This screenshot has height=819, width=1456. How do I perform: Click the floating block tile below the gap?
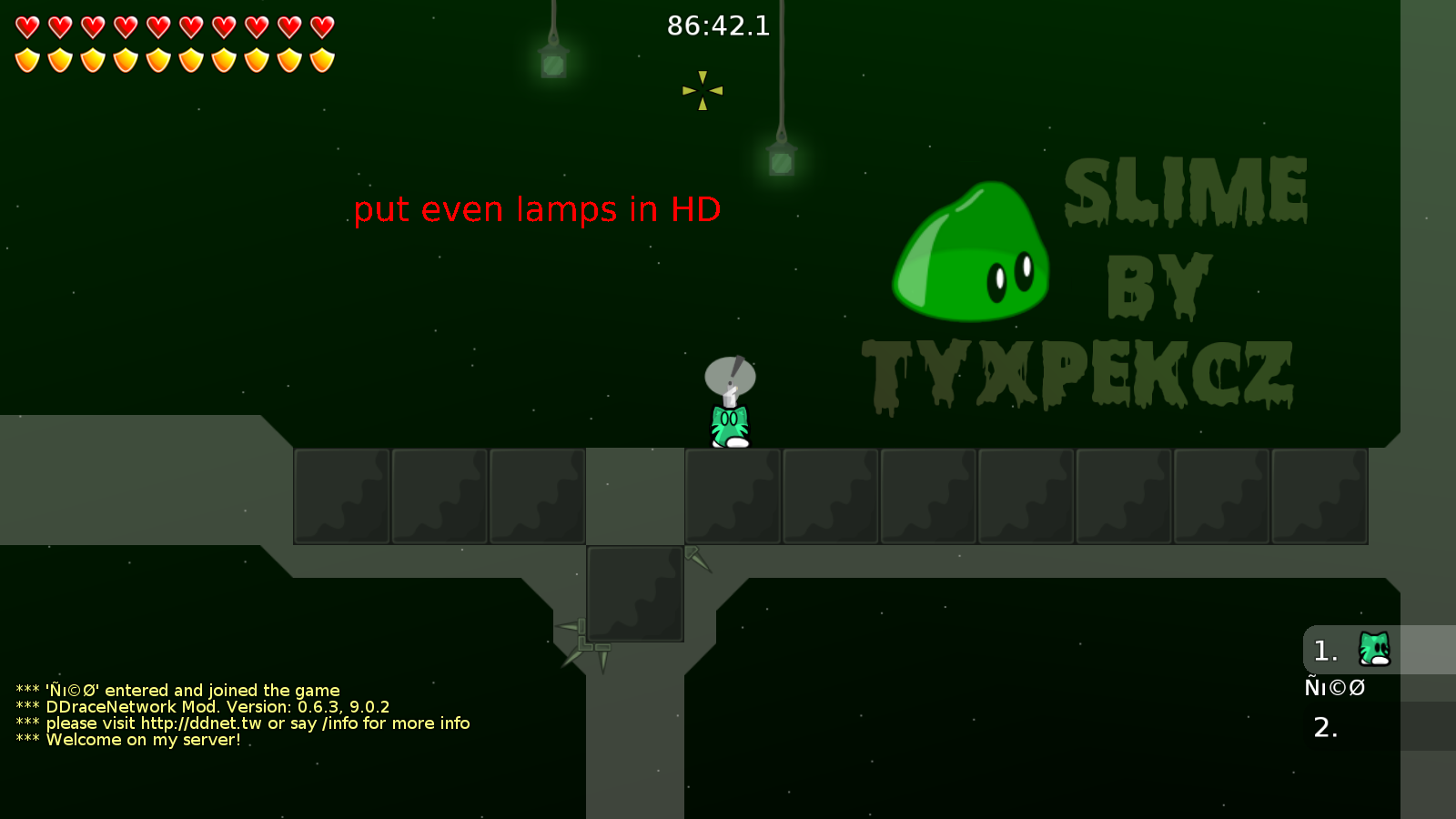point(635,593)
